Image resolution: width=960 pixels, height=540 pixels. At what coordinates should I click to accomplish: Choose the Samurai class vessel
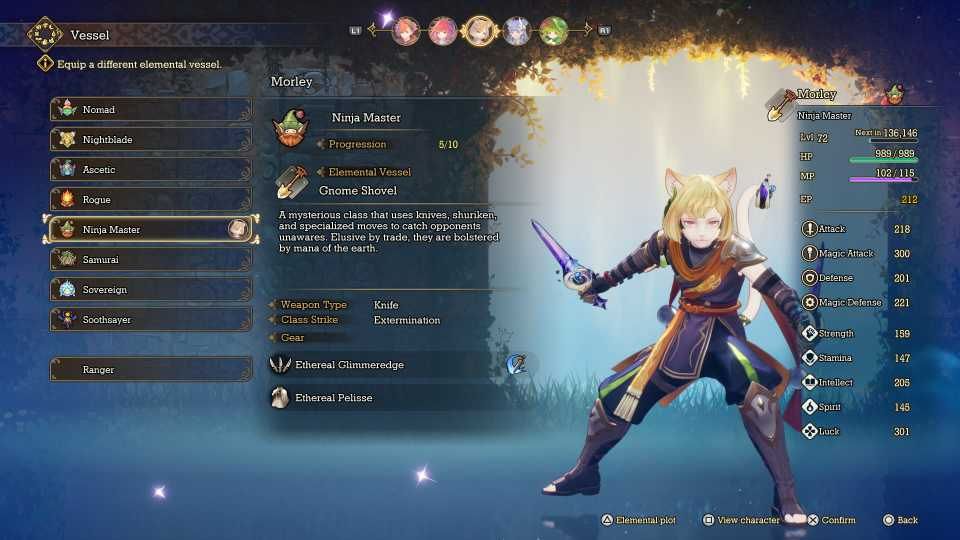pyautogui.click(x=150, y=260)
